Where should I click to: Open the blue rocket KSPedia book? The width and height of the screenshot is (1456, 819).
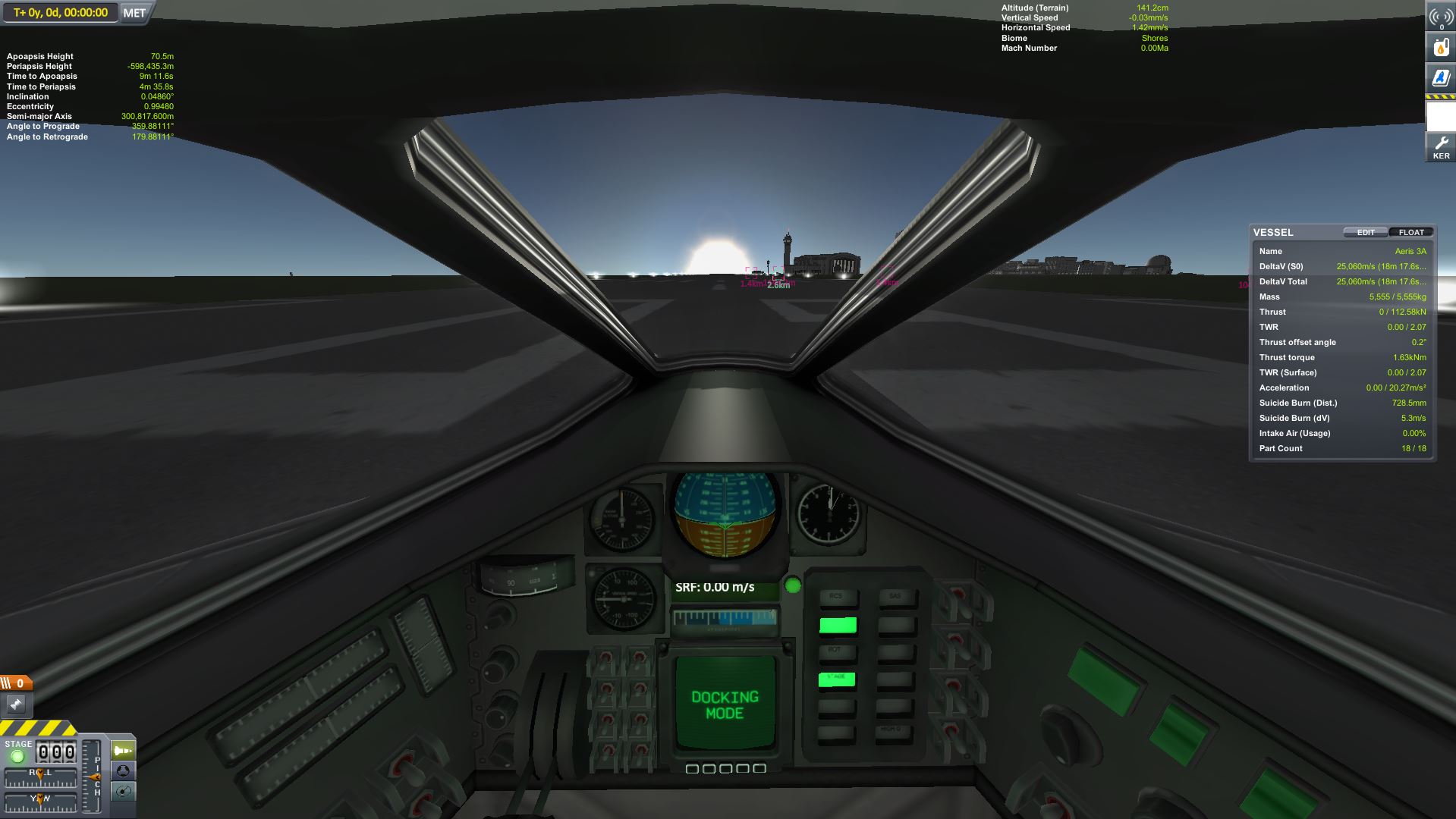click(x=1440, y=77)
